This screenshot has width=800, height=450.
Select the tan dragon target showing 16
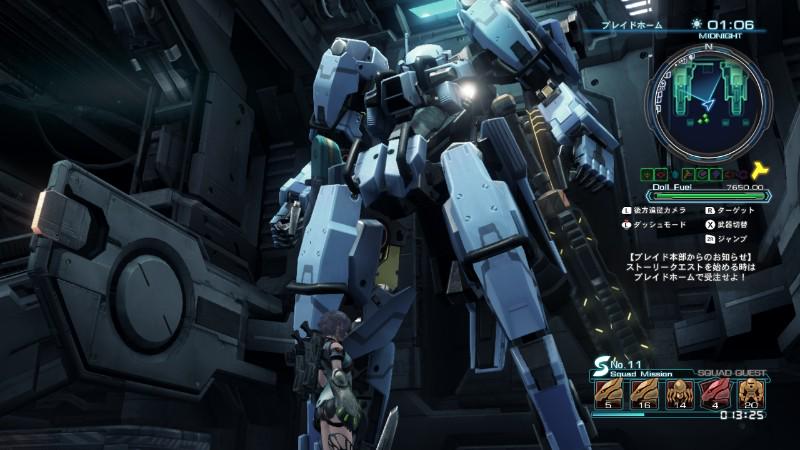(645, 392)
